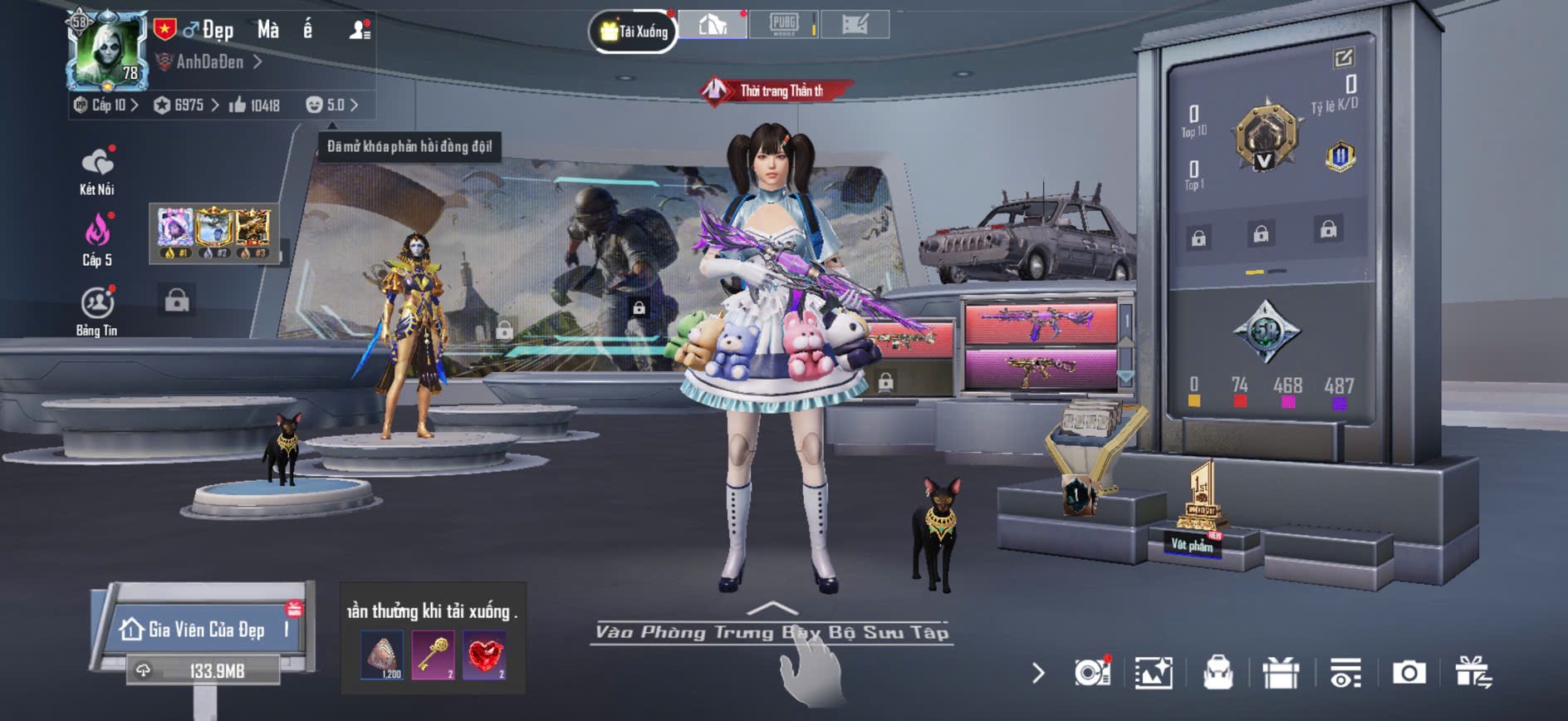Open the AnhDaĐen clan page

click(211, 62)
